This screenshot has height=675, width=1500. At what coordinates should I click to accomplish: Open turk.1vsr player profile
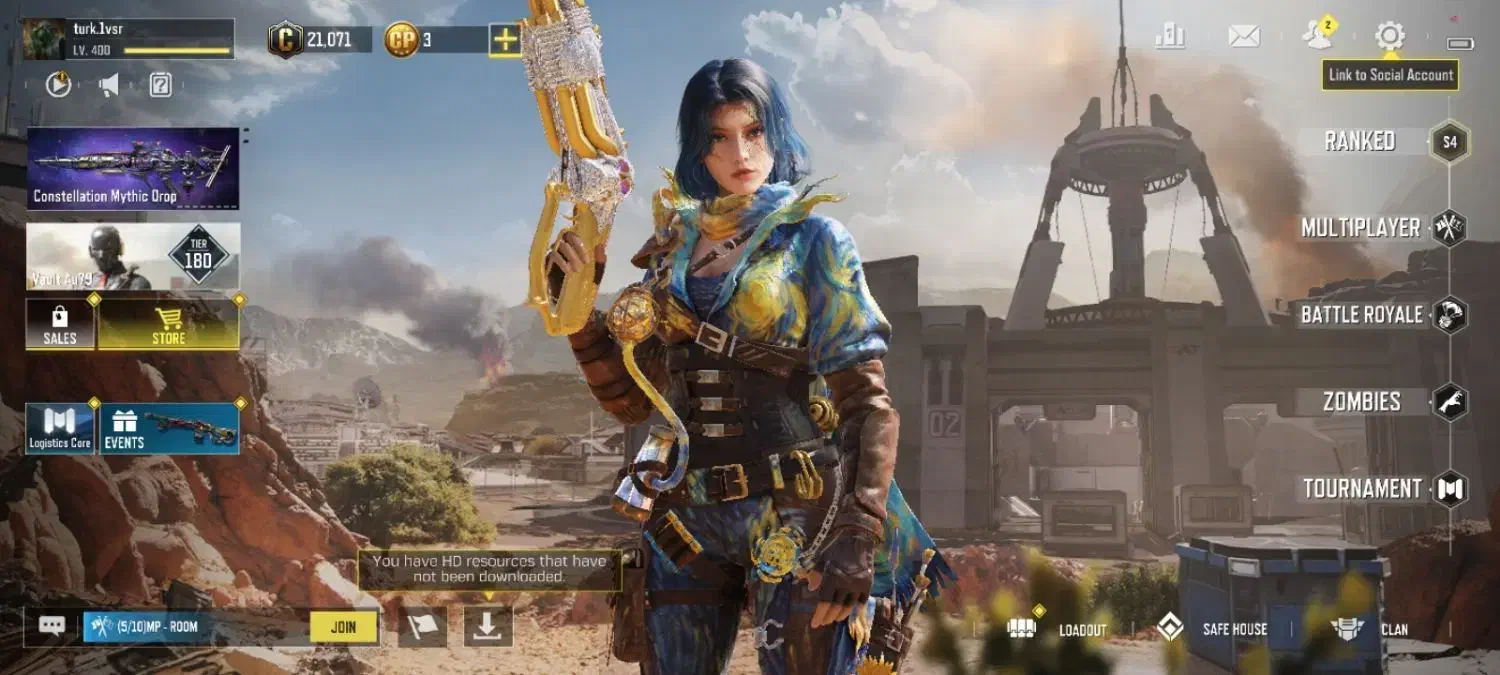[x=128, y=39]
